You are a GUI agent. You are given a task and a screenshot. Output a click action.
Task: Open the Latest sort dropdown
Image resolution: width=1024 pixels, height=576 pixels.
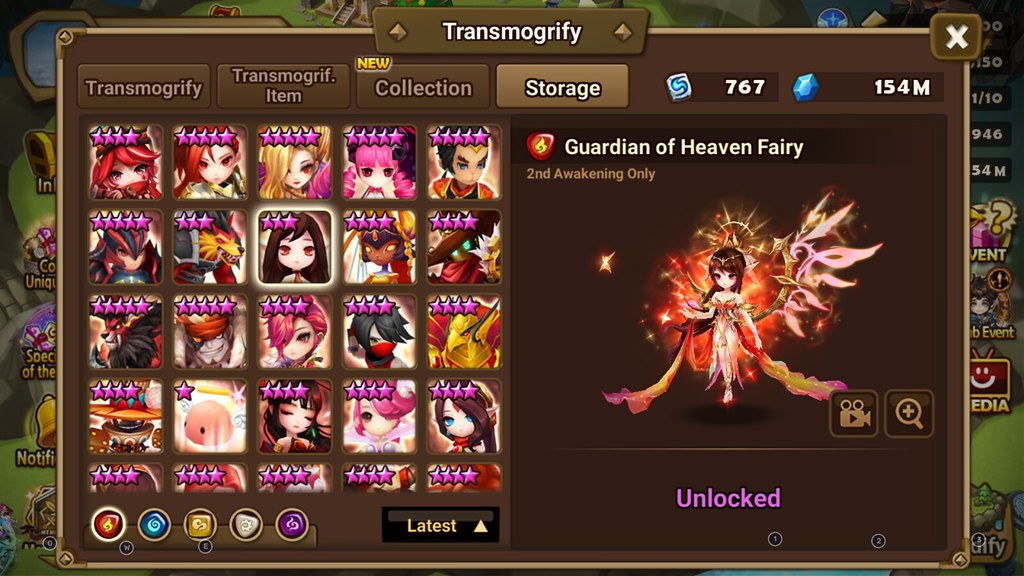click(440, 525)
